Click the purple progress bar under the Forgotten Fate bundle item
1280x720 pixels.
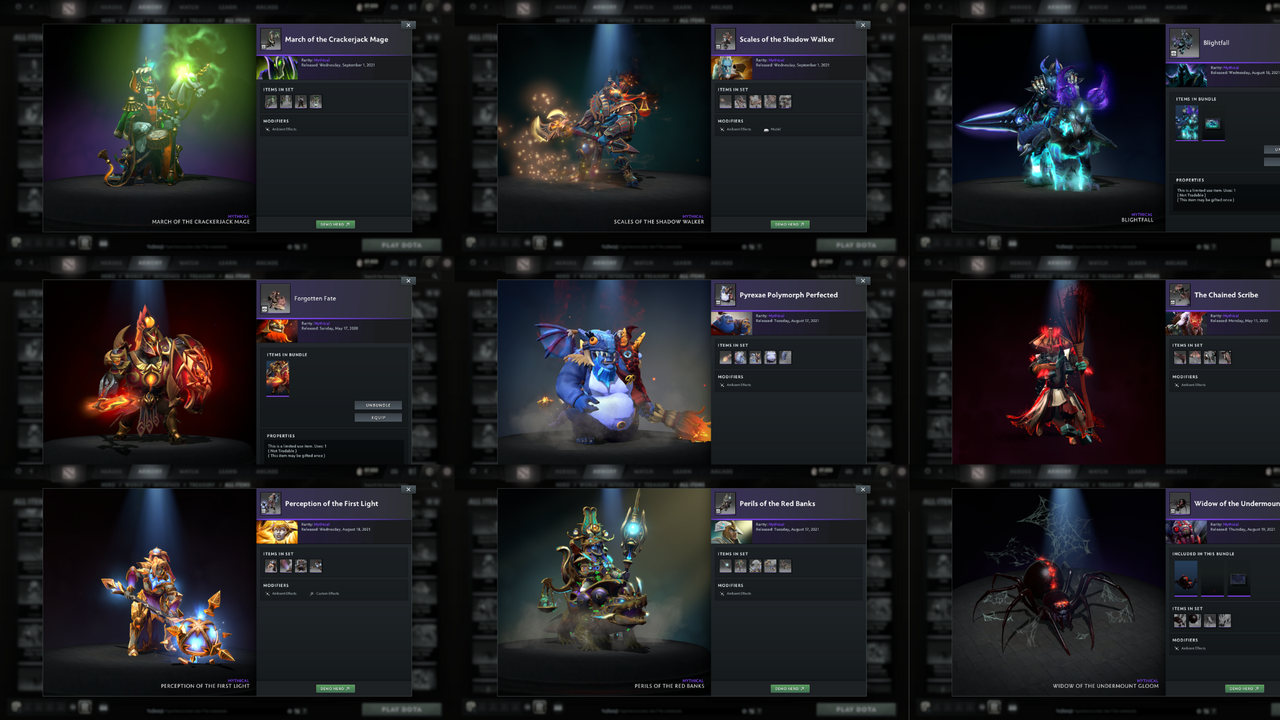278,396
